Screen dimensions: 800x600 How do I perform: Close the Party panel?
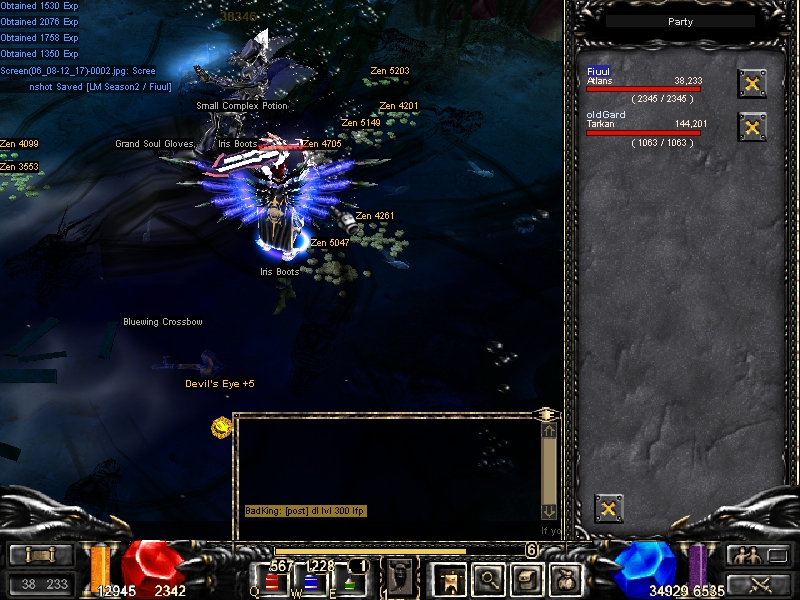[x=608, y=508]
